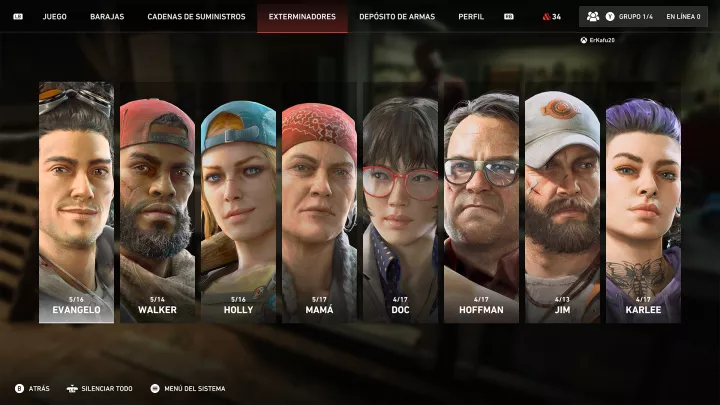Switch to the Juego tab
This screenshot has width=720, height=405.
55,17
